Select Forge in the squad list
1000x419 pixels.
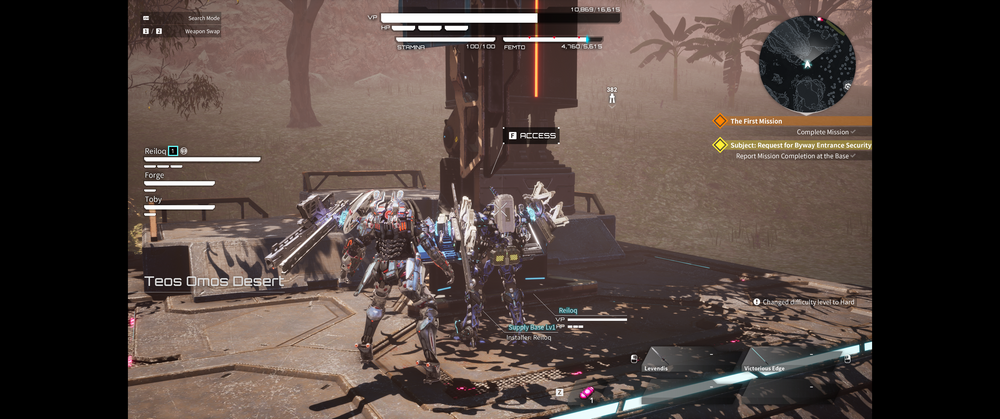(155, 175)
